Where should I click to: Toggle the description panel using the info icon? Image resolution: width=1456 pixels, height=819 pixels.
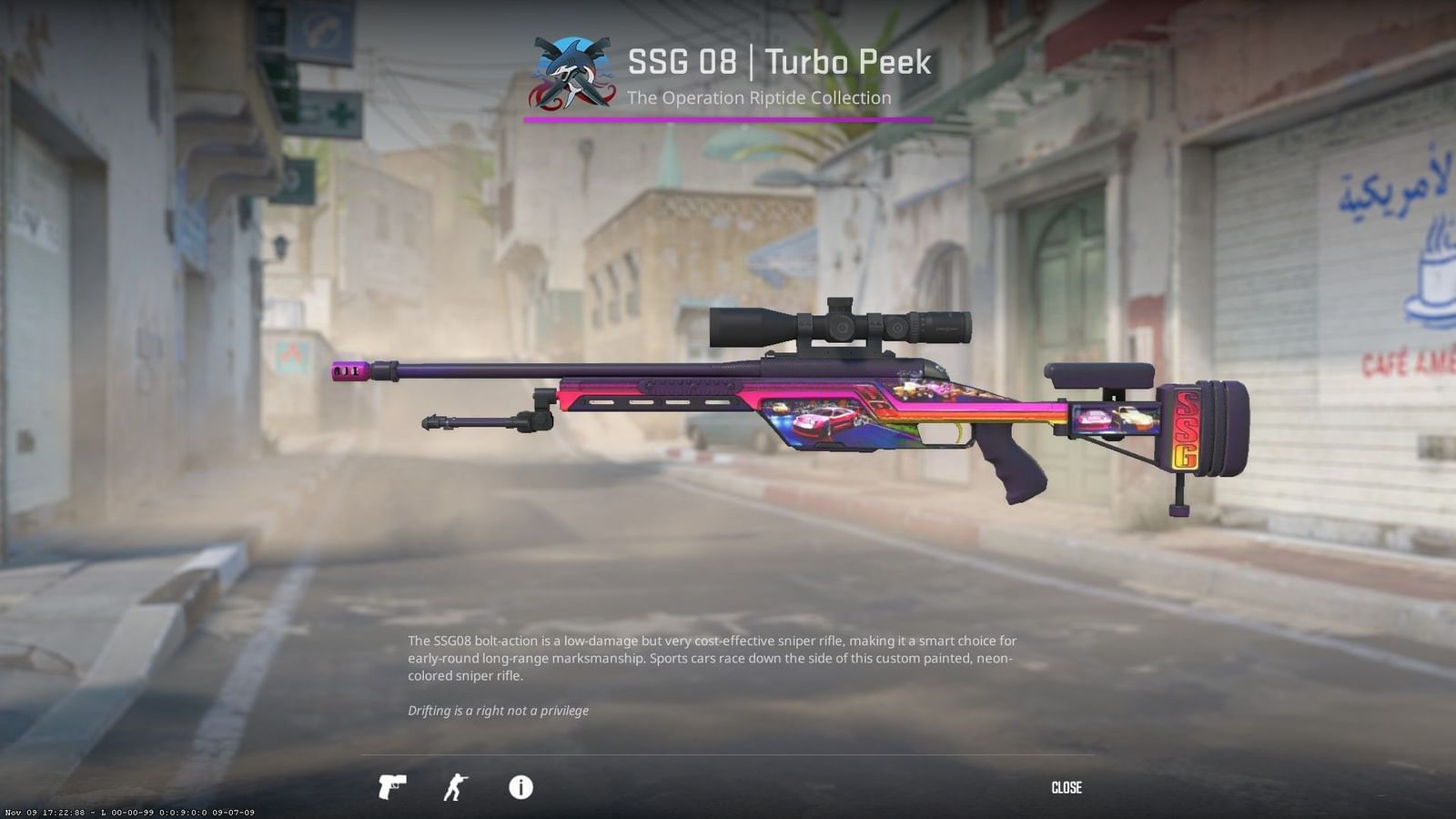[x=521, y=788]
